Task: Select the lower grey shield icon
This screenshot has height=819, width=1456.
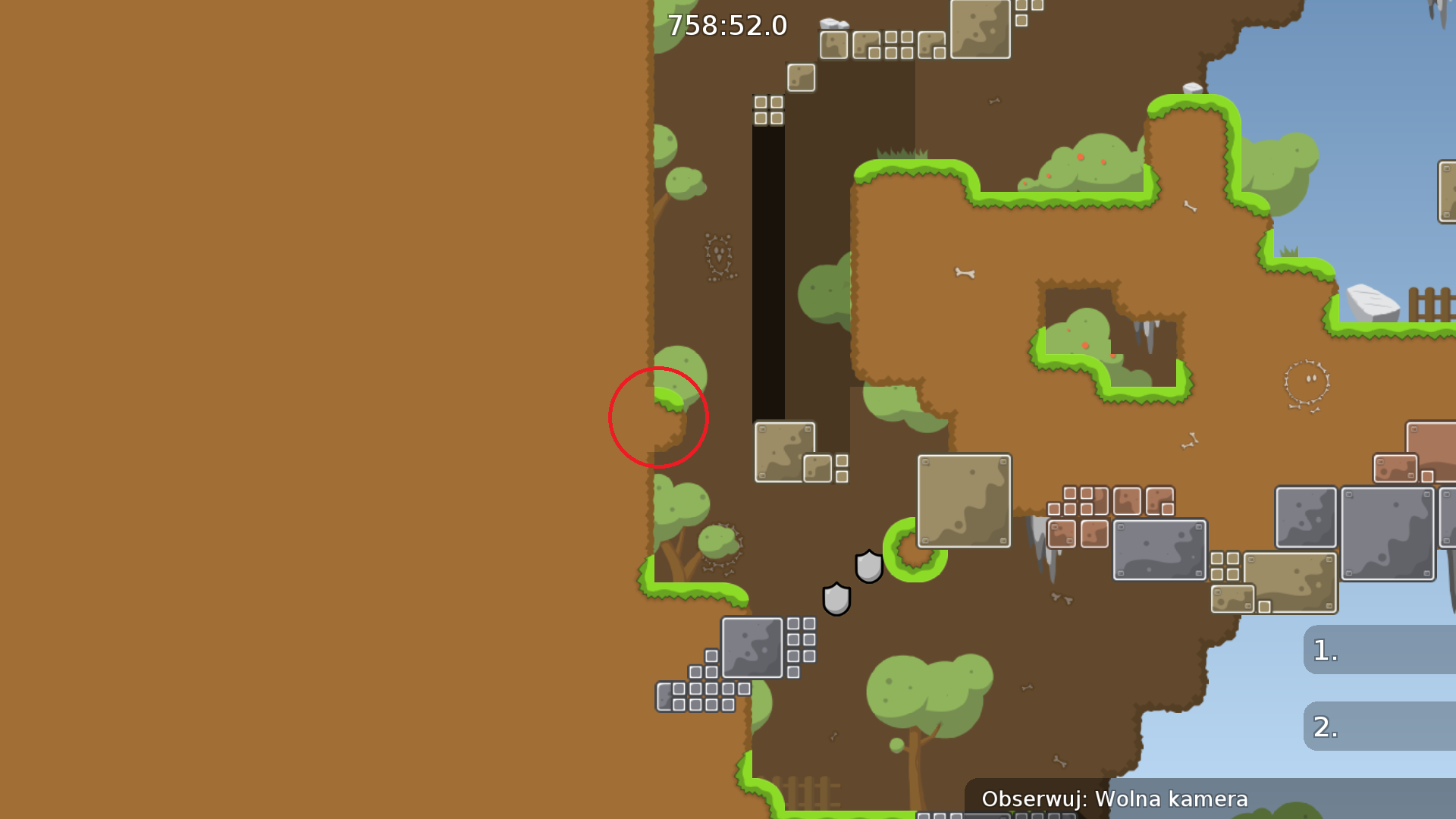Action: [x=837, y=598]
